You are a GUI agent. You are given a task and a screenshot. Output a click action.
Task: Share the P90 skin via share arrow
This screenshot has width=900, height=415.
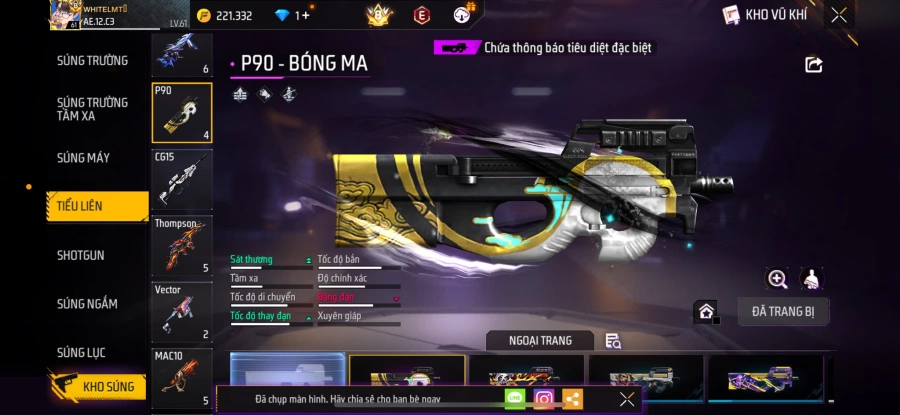pos(813,65)
